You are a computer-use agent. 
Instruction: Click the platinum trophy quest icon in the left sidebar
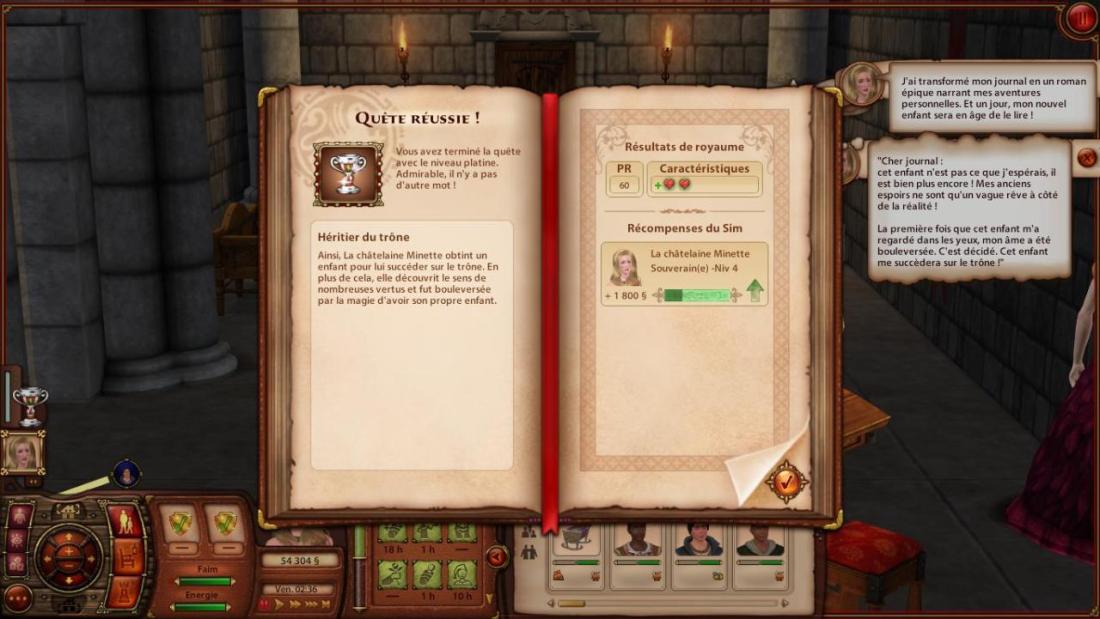pos(30,402)
